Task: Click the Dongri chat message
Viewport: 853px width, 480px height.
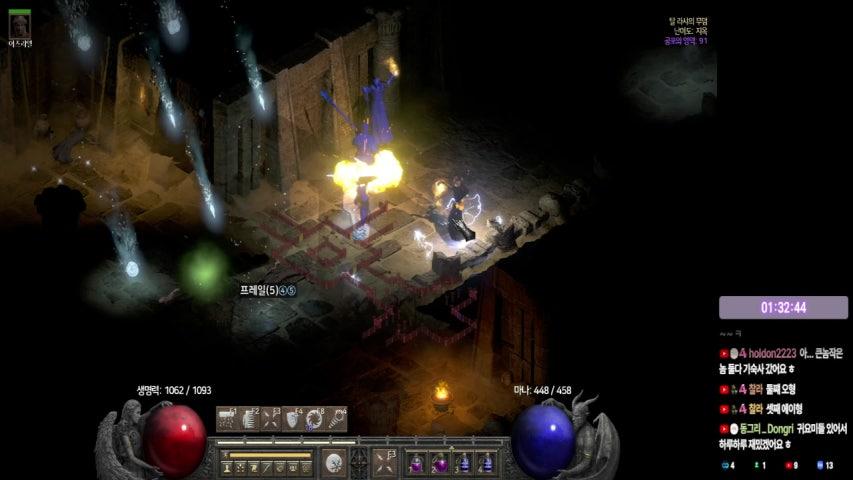Action: [x=783, y=435]
